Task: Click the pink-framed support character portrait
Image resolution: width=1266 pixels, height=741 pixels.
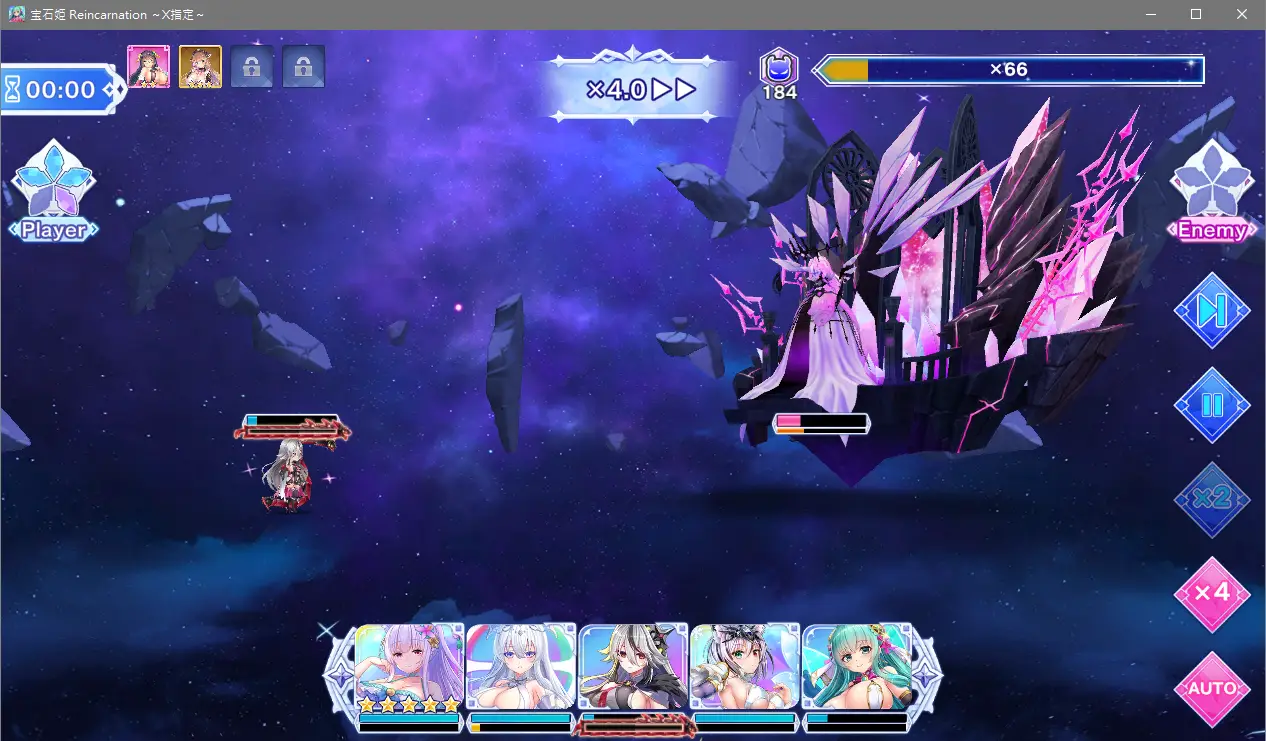Action: tap(149, 67)
